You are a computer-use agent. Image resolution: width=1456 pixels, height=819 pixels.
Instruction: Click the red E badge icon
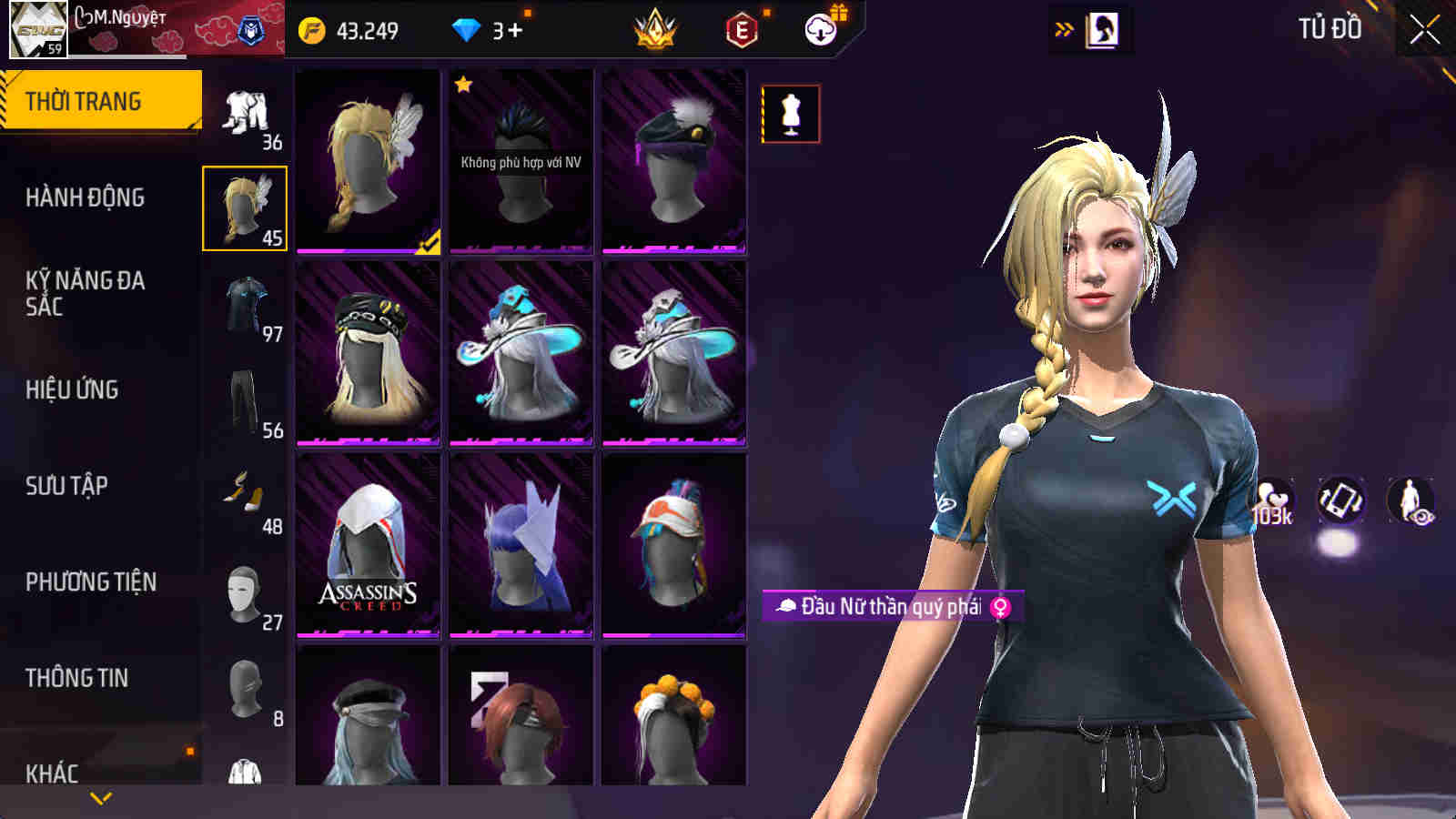pos(741,29)
